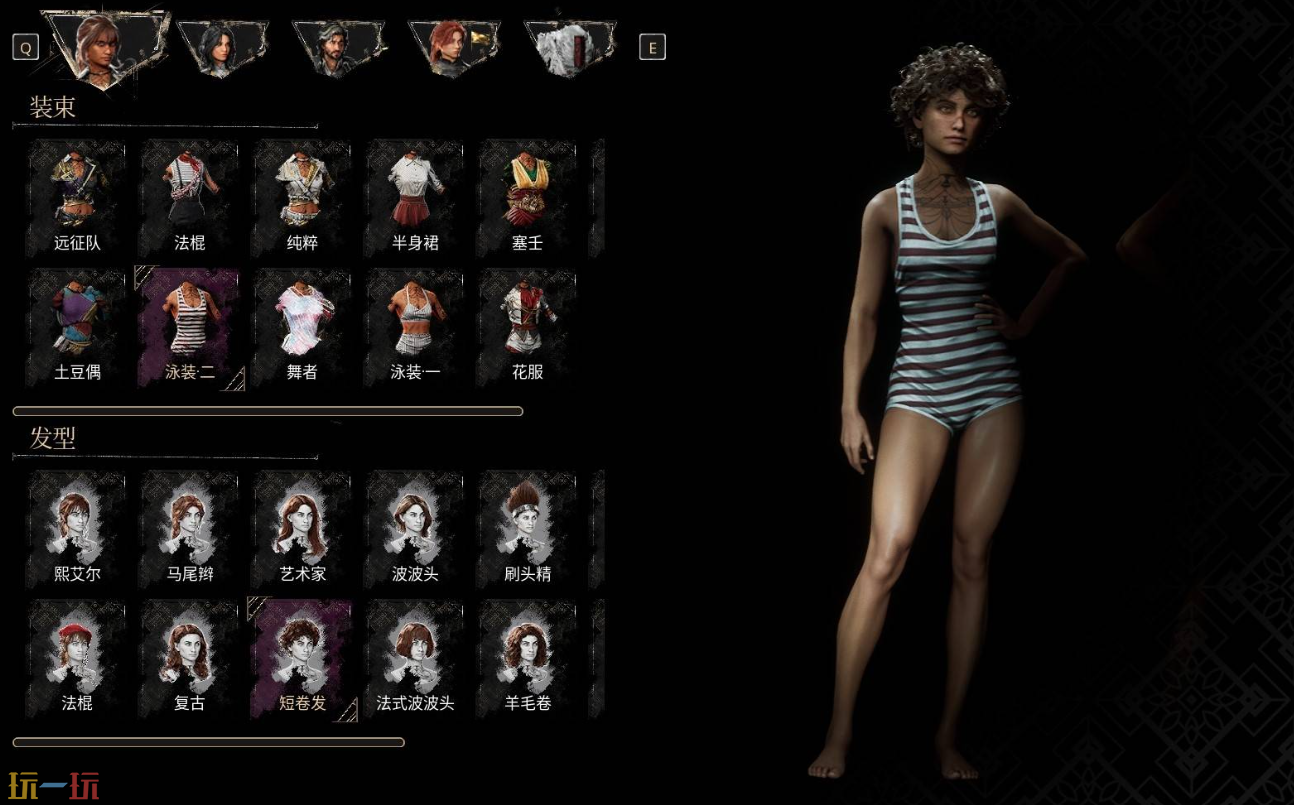Choose the 法棍 outfit tile
The width and height of the screenshot is (1294, 805).
pyautogui.click(x=190, y=198)
